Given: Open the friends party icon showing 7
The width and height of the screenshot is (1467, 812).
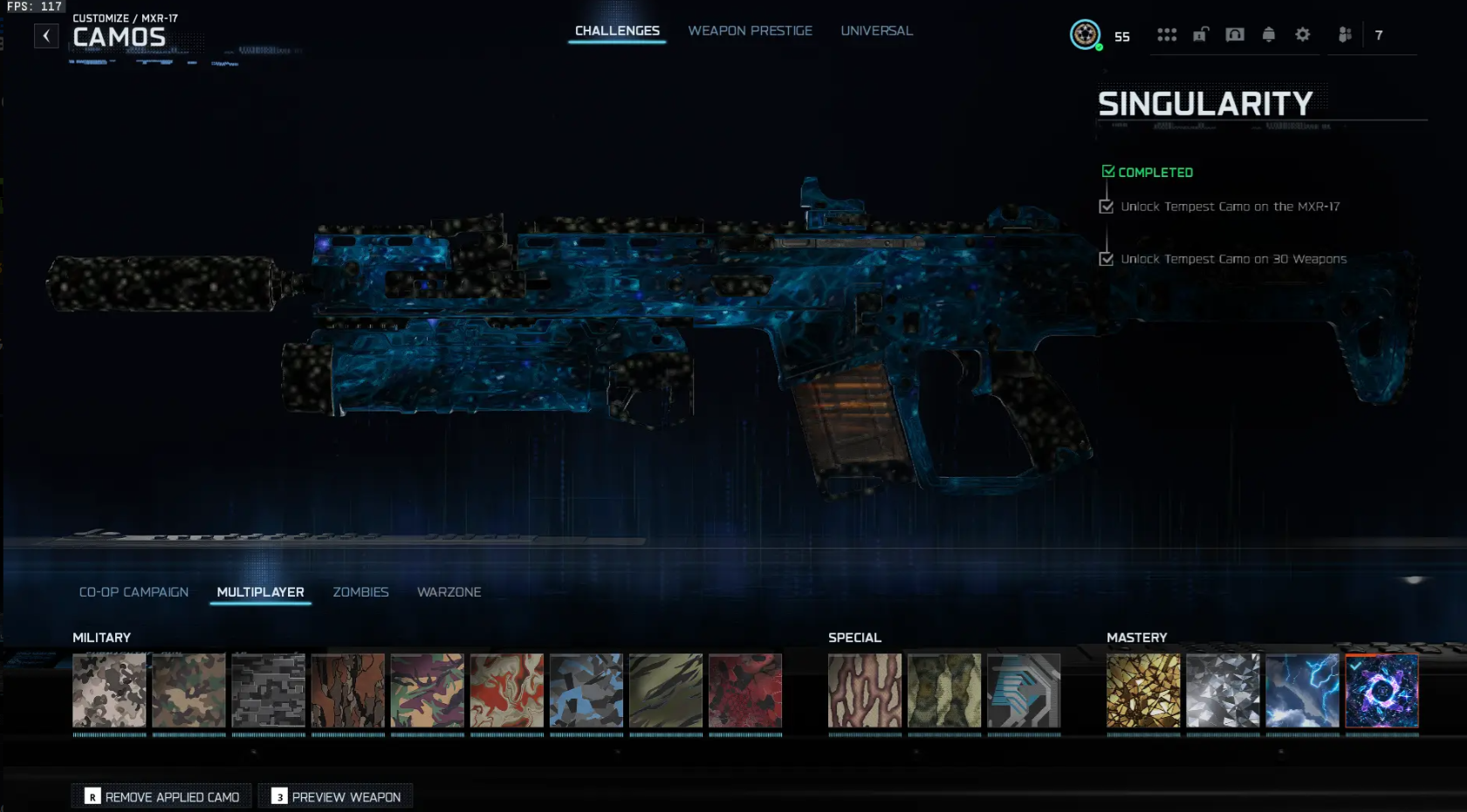Looking at the screenshot, I should pos(1345,35).
